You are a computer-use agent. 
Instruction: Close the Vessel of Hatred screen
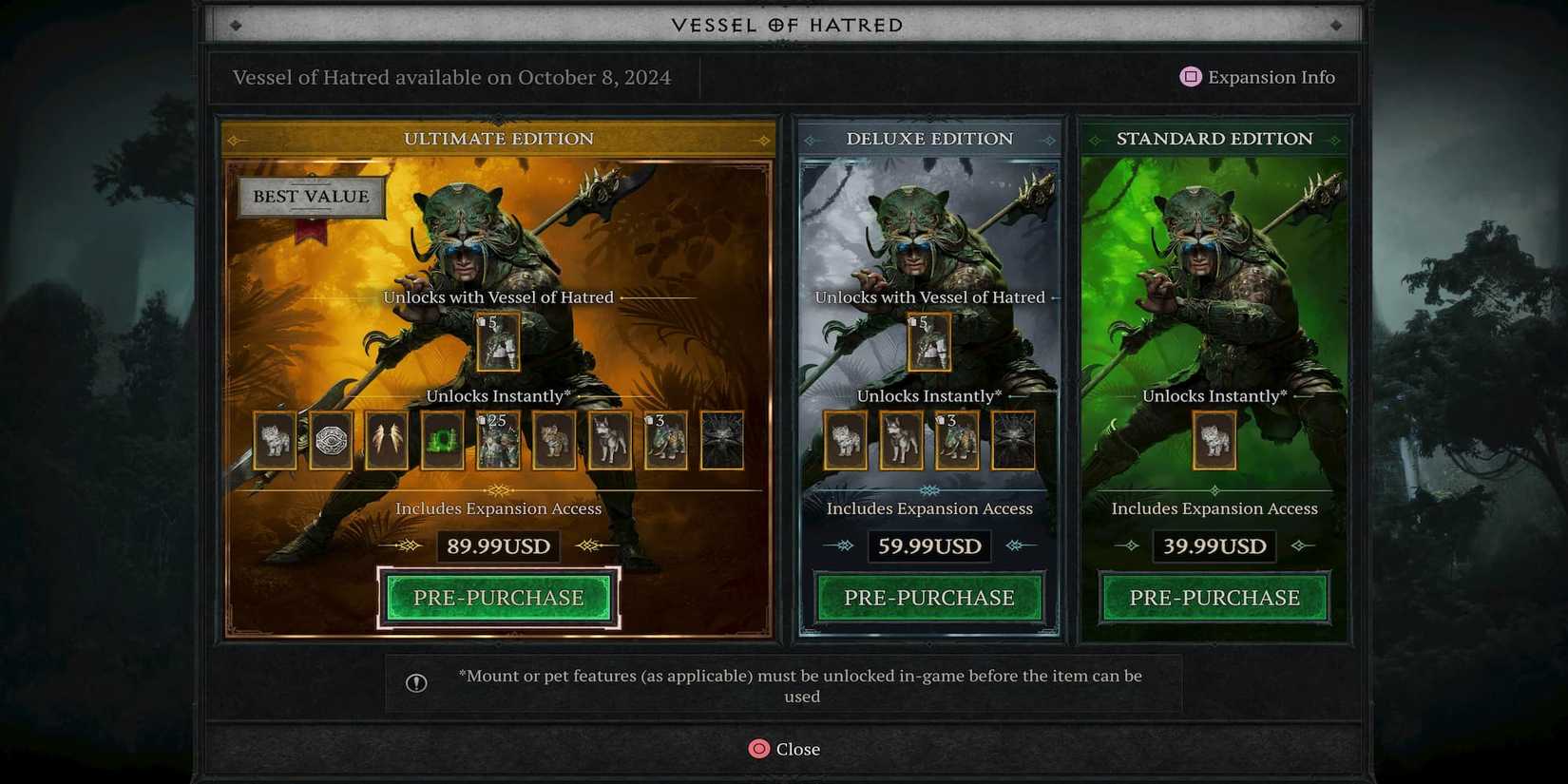tap(784, 749)
